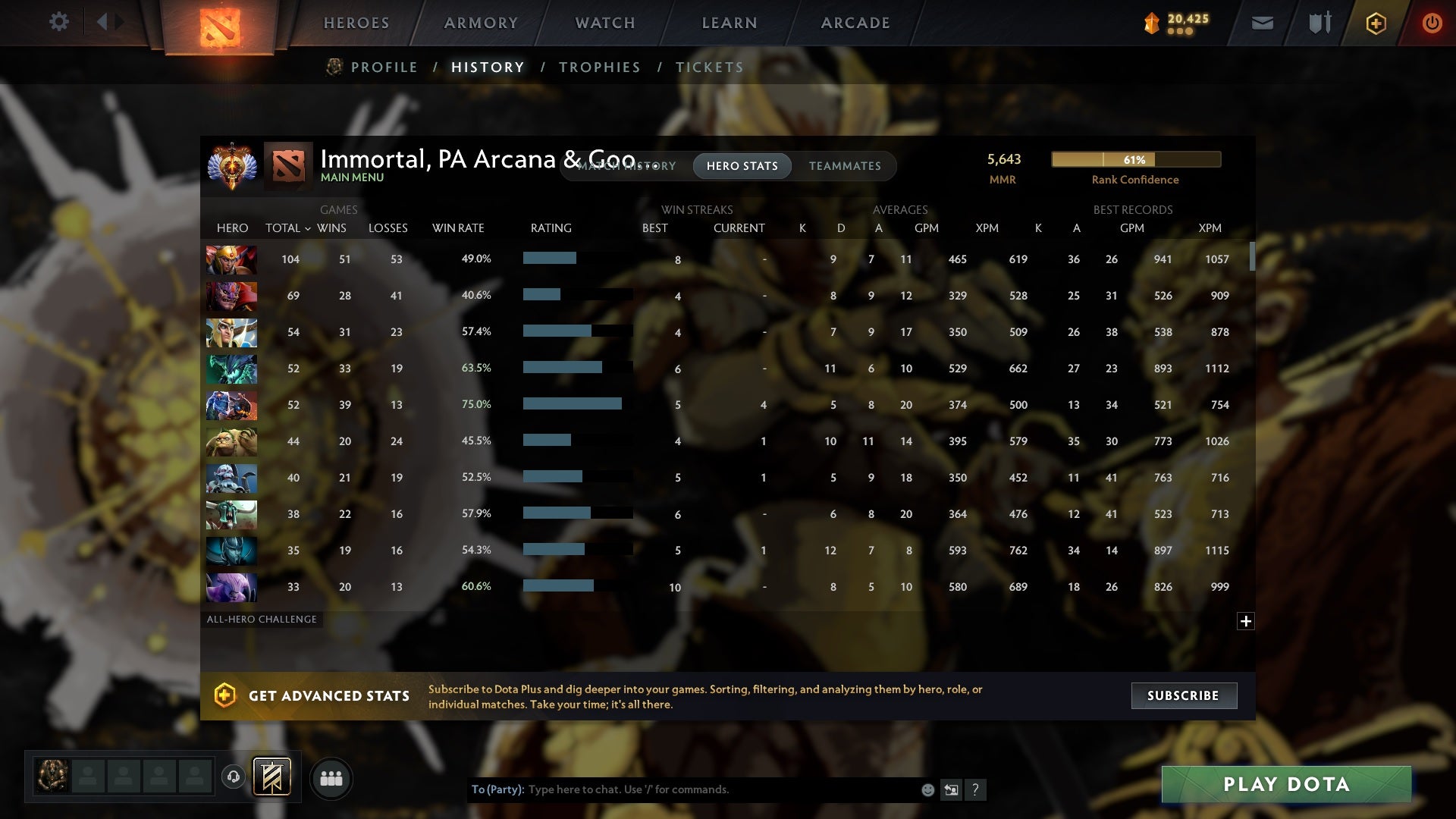Viewport: 1456px width, 819px height.
Task: Click the power/logout icon
Action: coord(1432,24)
